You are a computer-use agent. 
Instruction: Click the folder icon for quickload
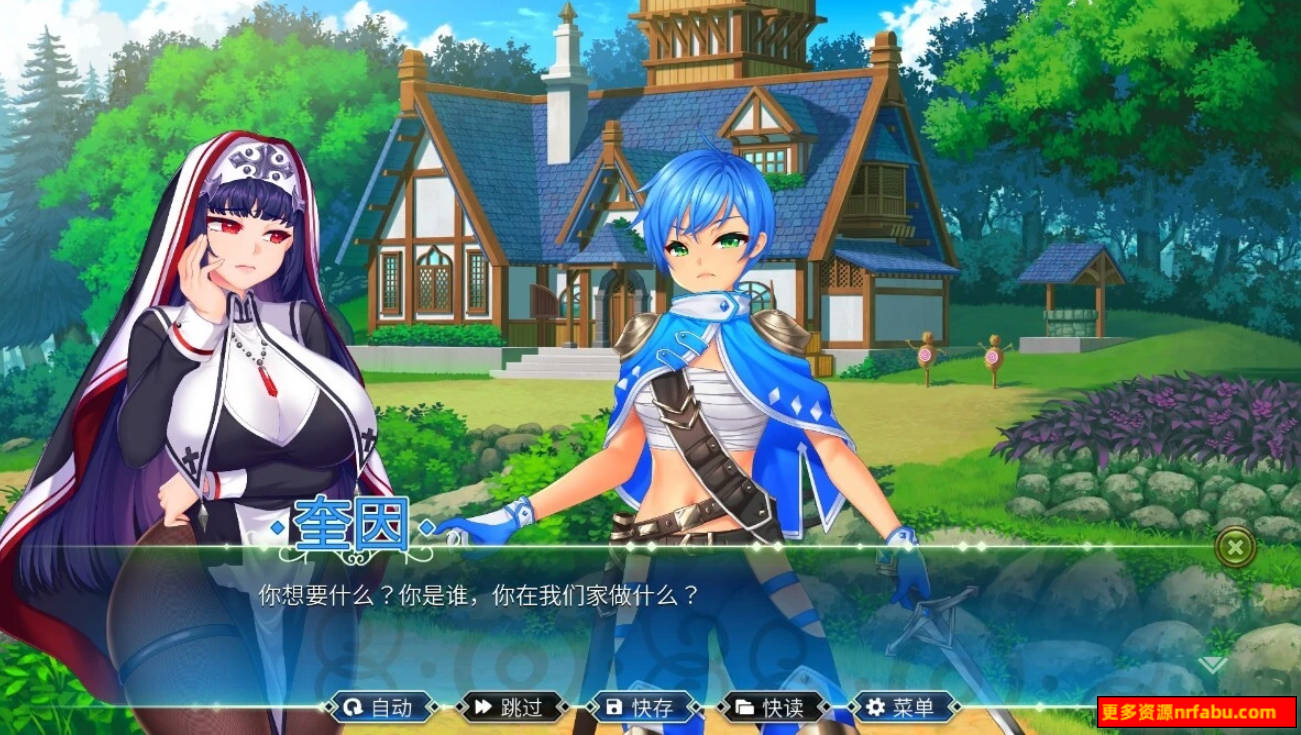tap(744, 707)
